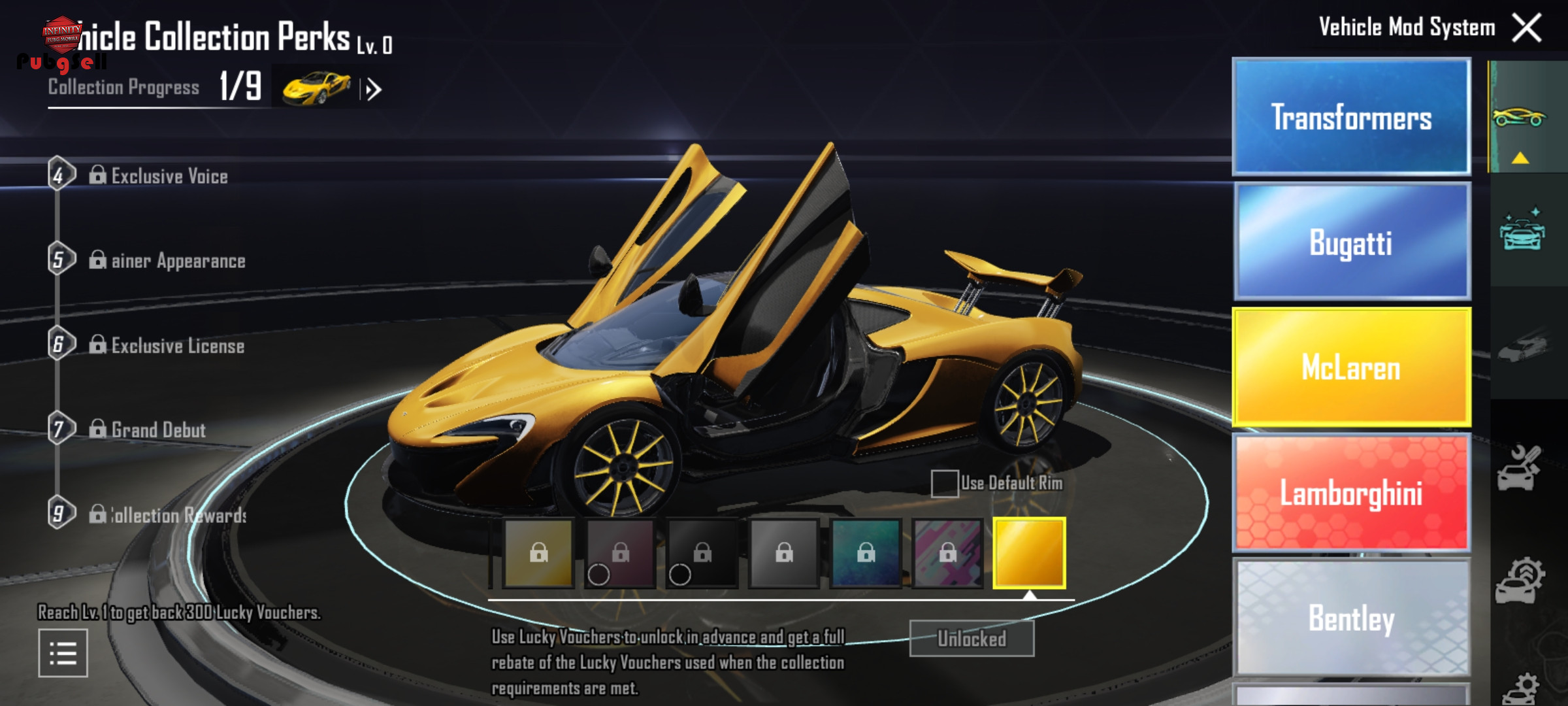Select the McLaren brand tile
The height and width of the screenshot is (706, 1568).
click(1351, 367)
